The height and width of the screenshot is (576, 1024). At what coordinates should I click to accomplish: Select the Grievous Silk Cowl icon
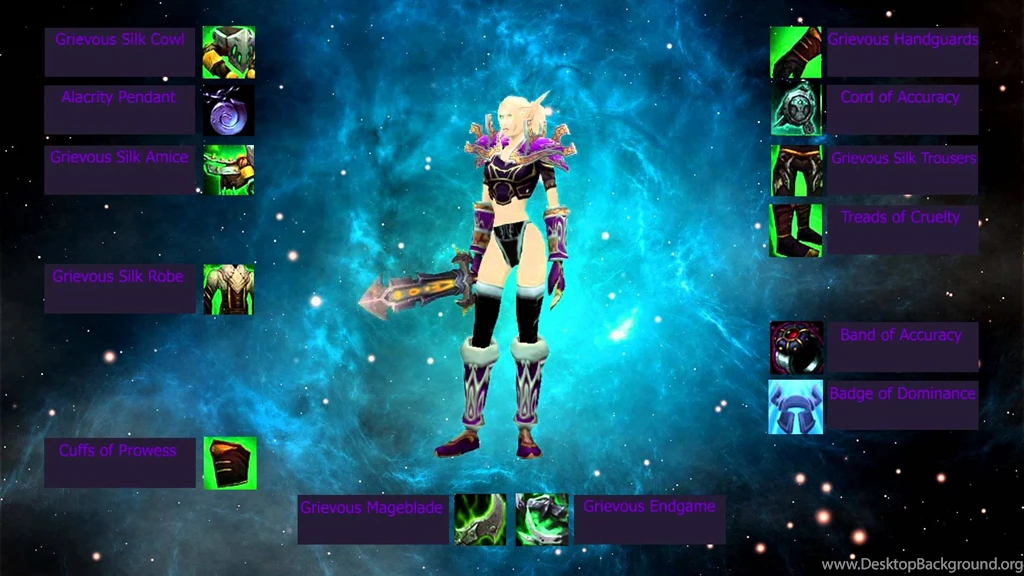[228, 52]
